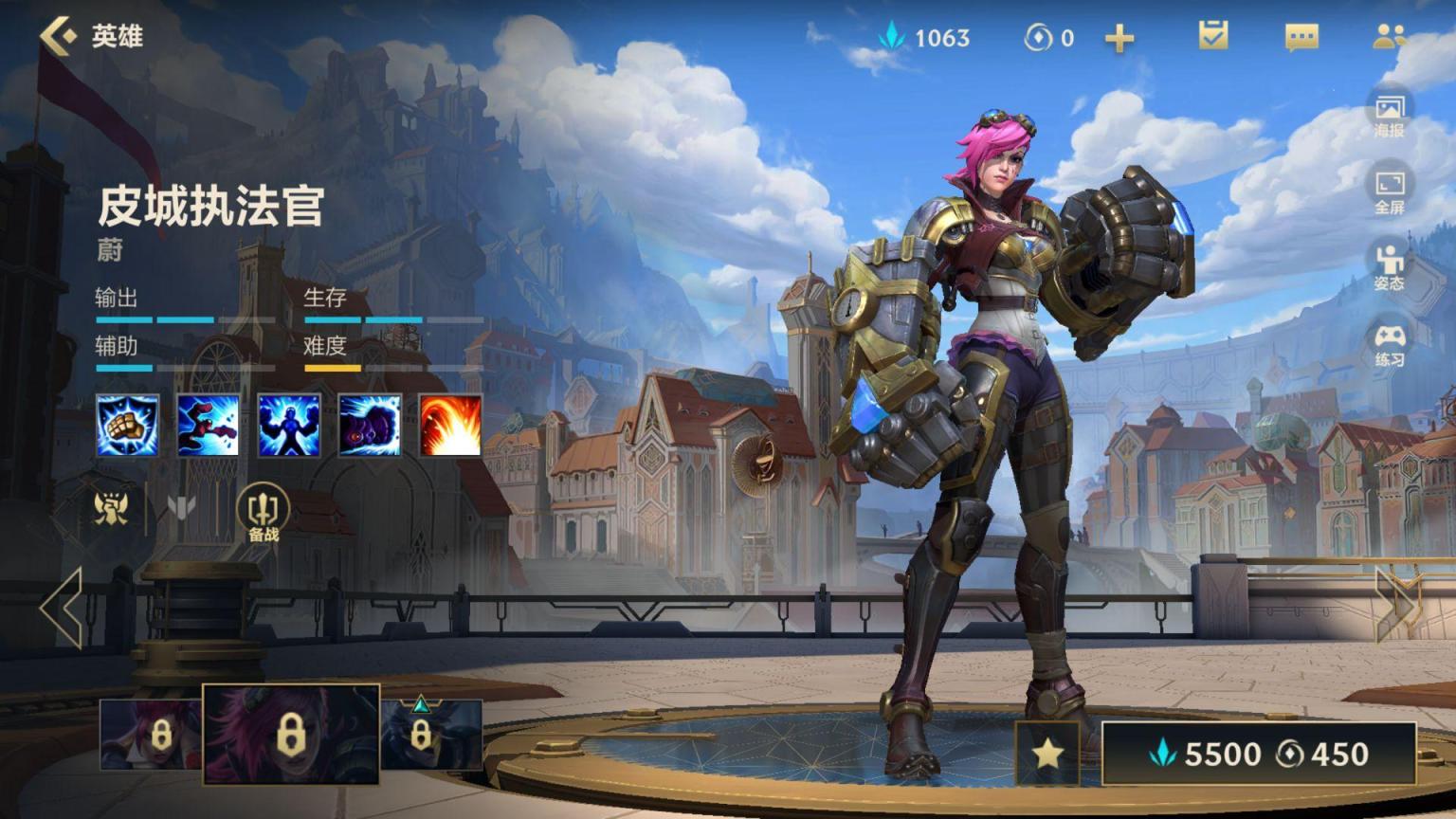Select the fiery orange ultimate ability icon

[450, 426]
